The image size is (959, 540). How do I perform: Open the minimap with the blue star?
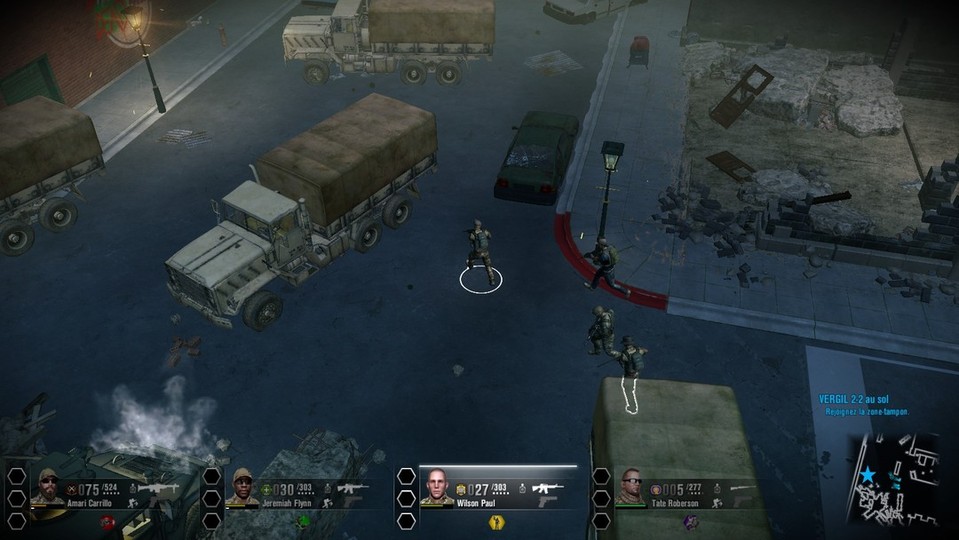[896, 481]
